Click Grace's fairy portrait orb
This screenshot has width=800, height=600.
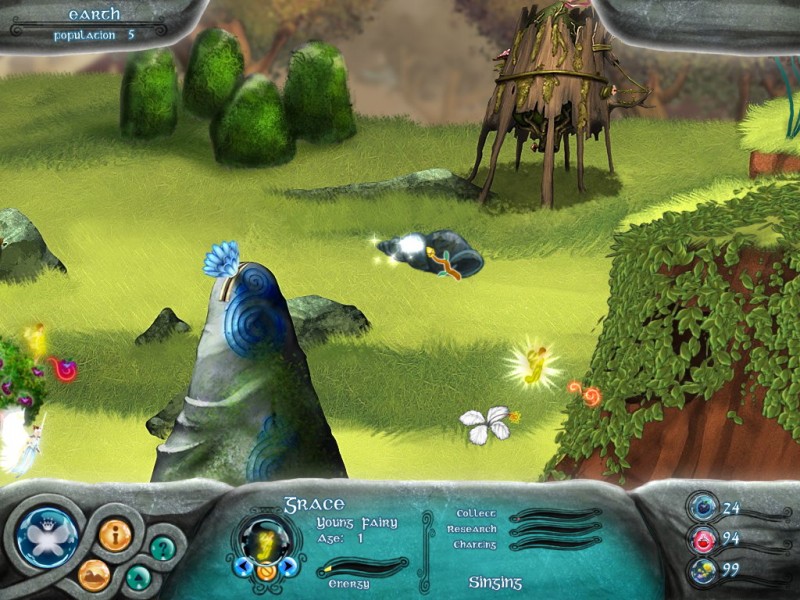click(265, 541)
